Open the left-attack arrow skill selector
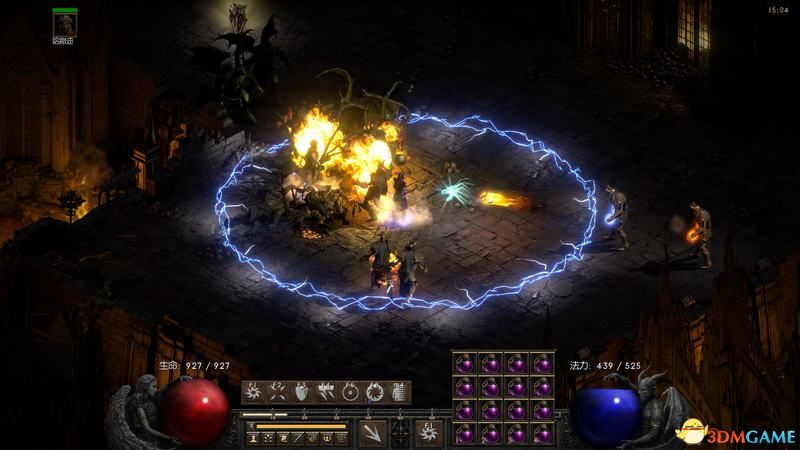Viewport: 800px width, 450px height. pos(372,432)
